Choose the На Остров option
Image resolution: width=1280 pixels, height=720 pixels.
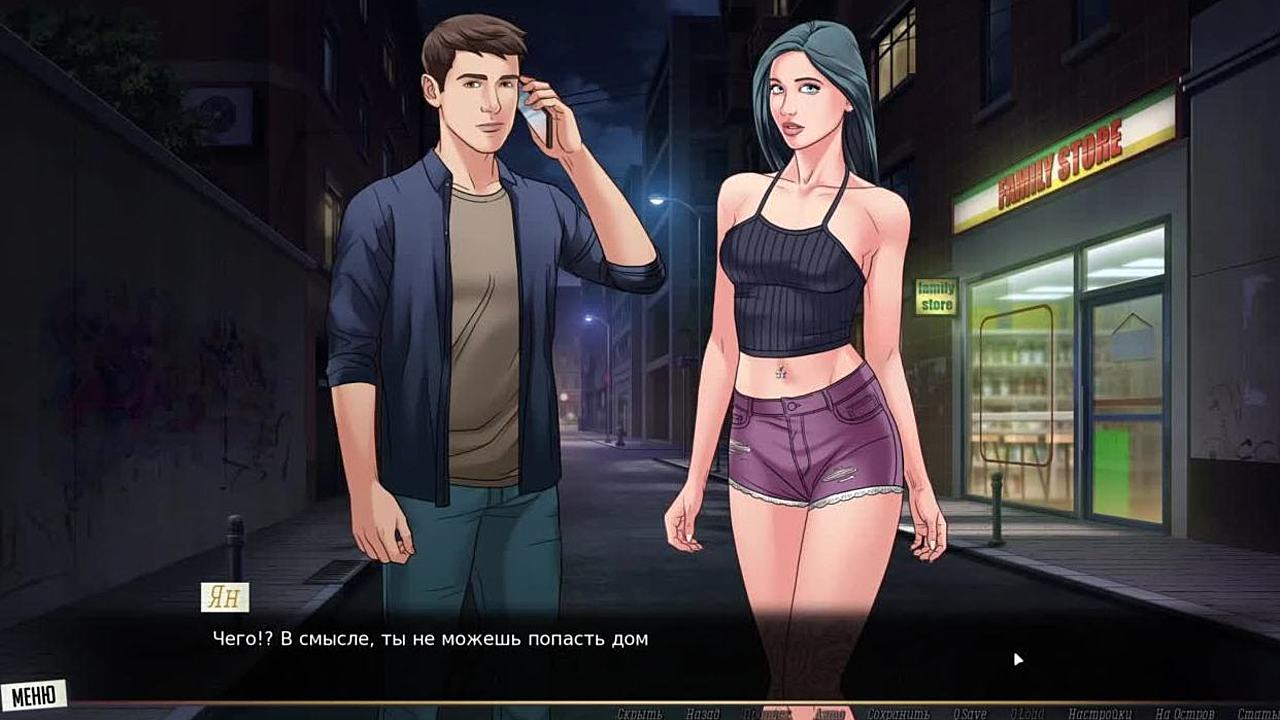(x=1184, y=714)
